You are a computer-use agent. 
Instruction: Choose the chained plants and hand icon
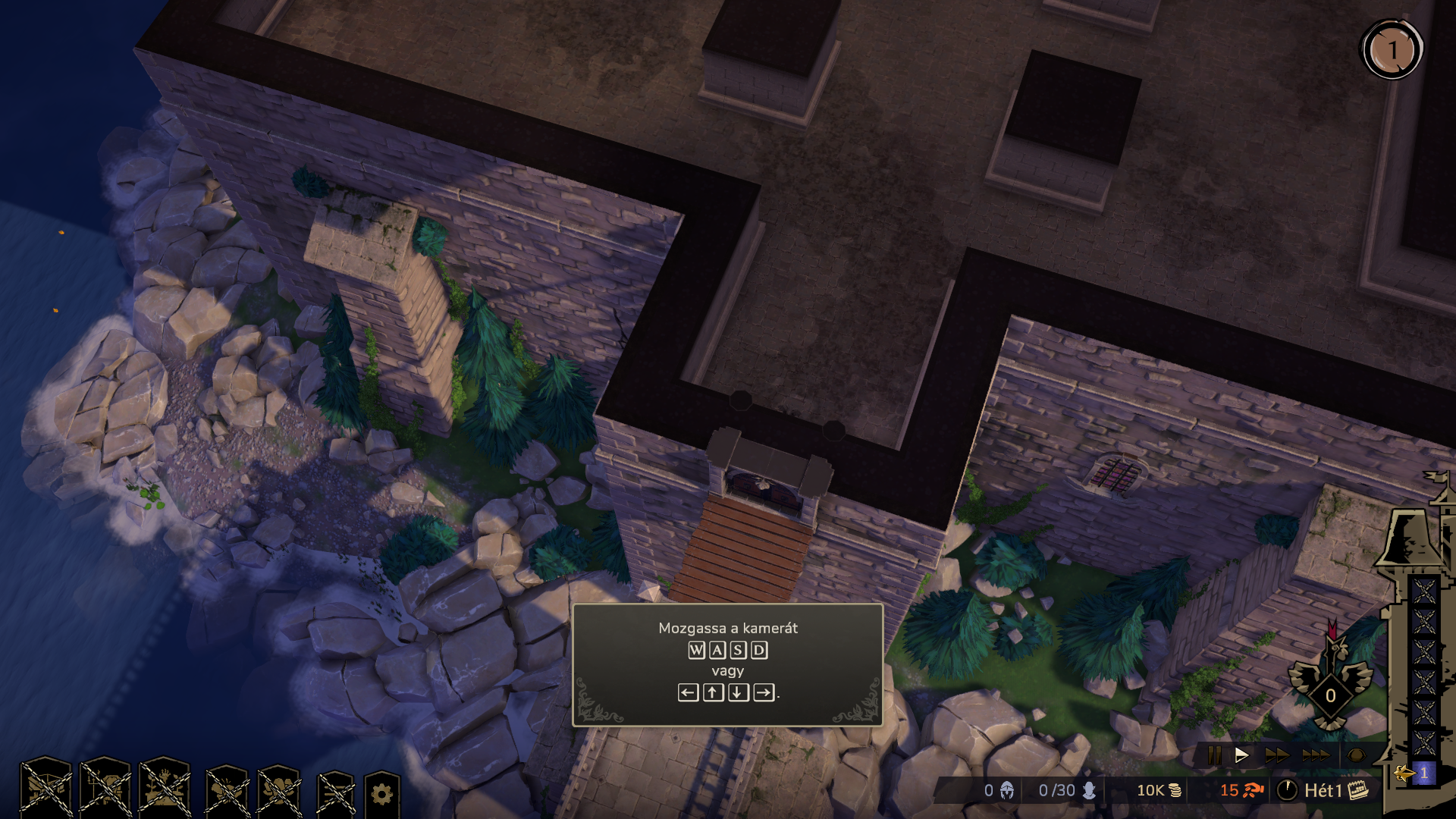tap(165, 789)
